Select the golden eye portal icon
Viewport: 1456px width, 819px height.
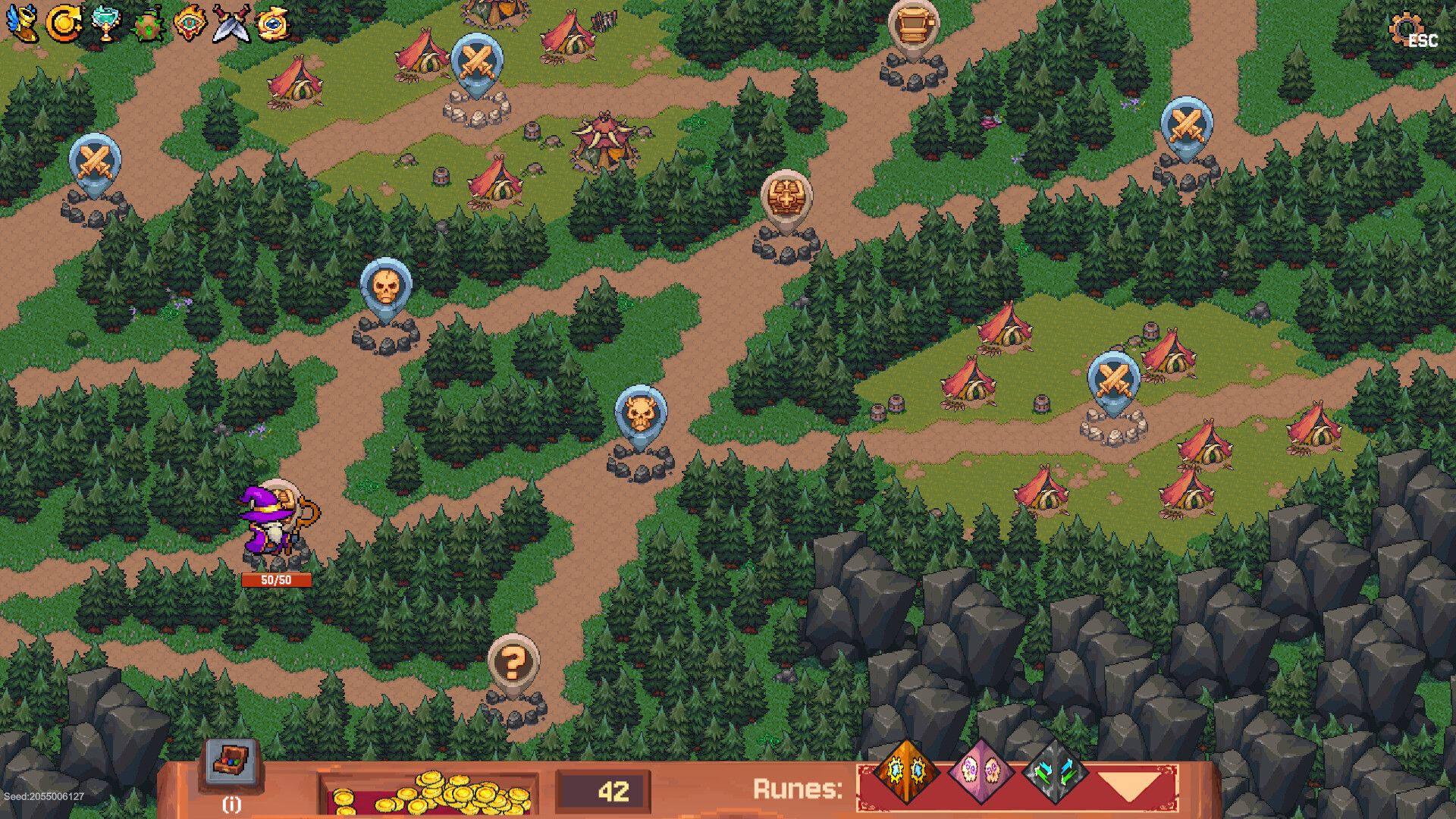coord(271,23)
